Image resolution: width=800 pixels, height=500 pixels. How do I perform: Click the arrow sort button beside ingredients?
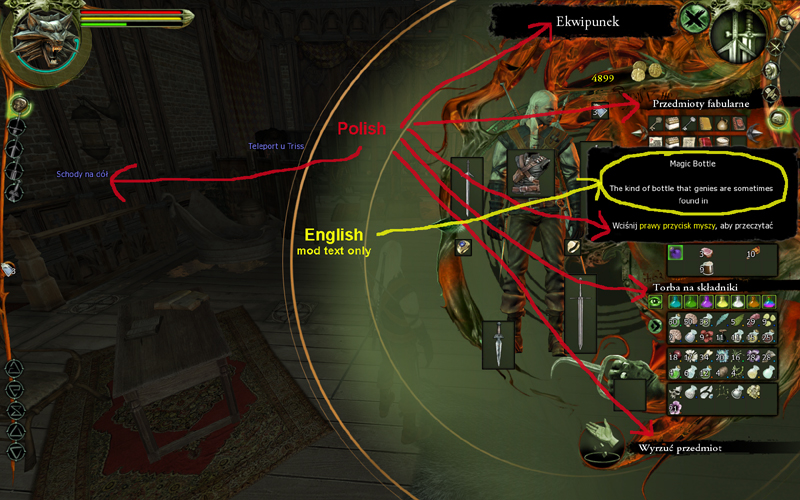[x=656, y=325]
